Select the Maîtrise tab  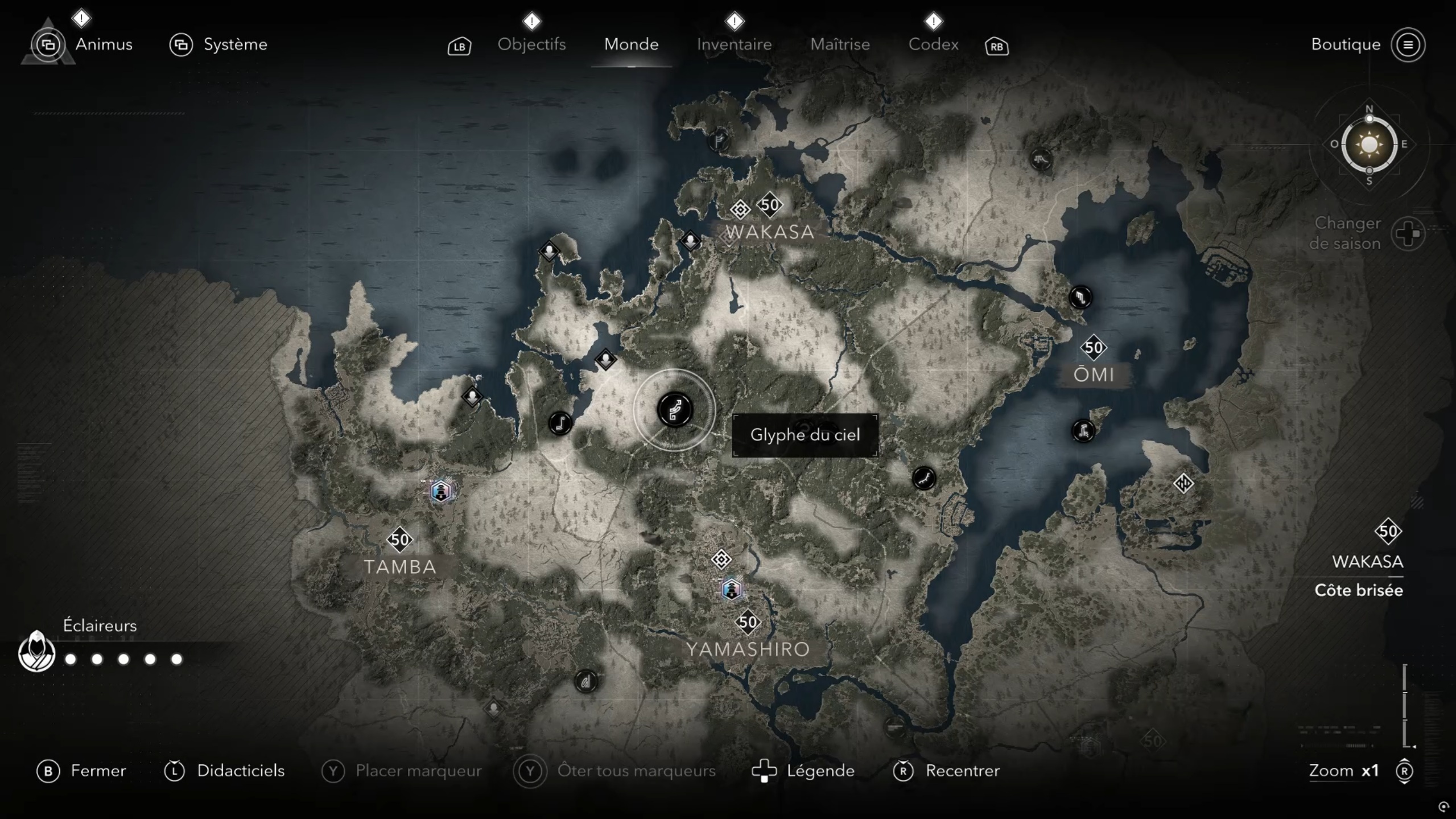840,44
